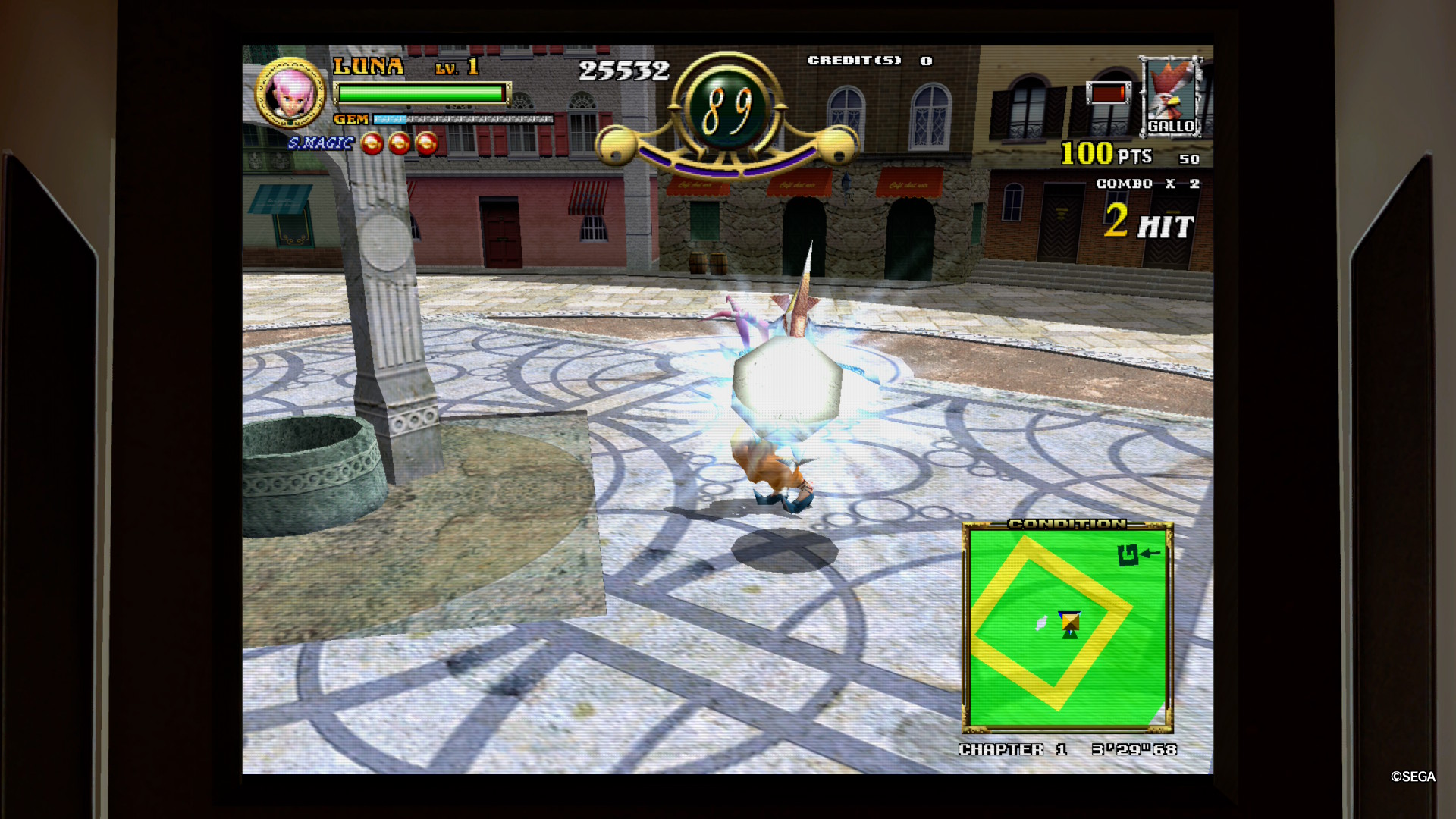Select the Gallo enemy portrait

pyautogui.click(x=1171, y=96)
